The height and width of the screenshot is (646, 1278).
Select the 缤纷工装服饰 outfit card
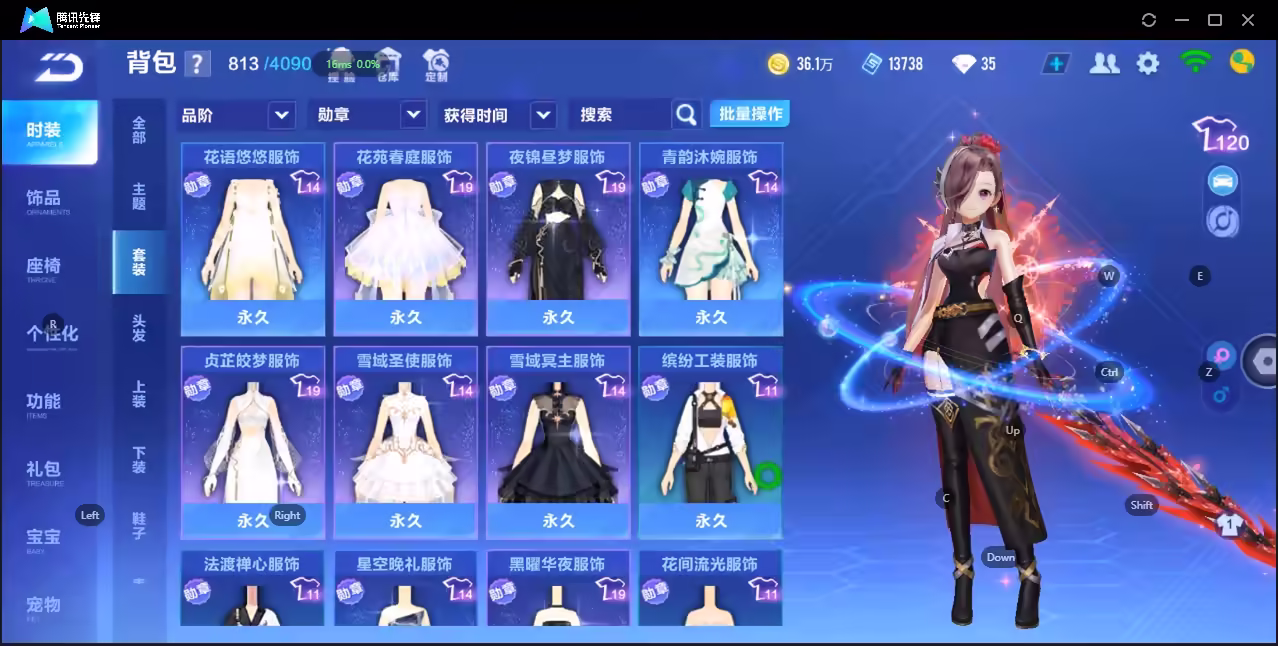click(x=710, y=442)
